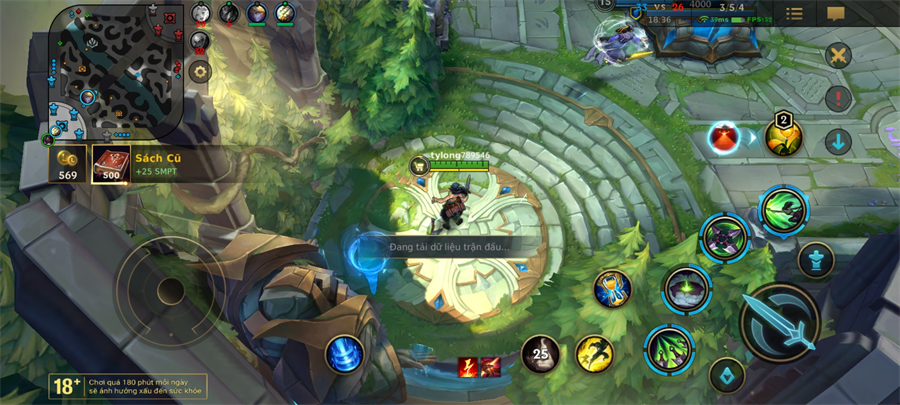Tap the minimap

[116, 70]
